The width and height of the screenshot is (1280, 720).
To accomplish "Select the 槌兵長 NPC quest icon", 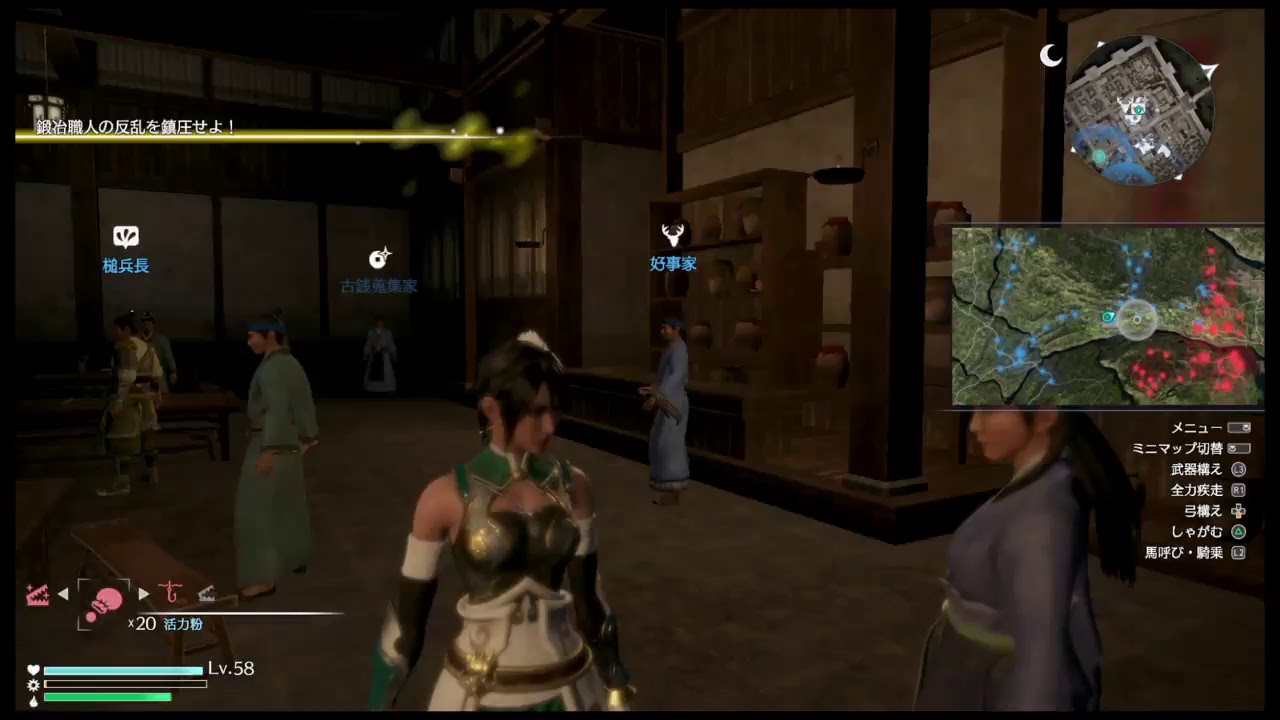I will point(125,238).
